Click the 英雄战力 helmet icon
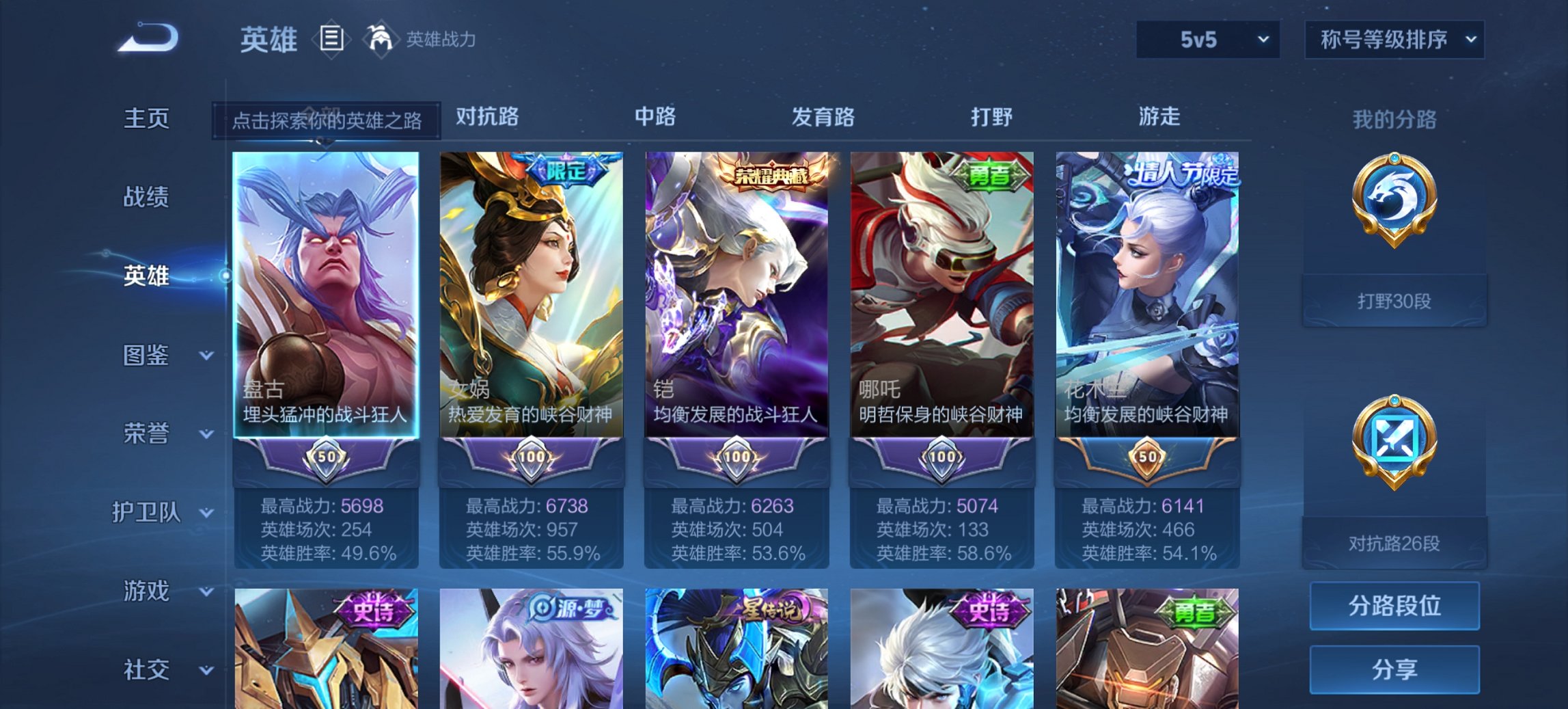 [381, 40]
